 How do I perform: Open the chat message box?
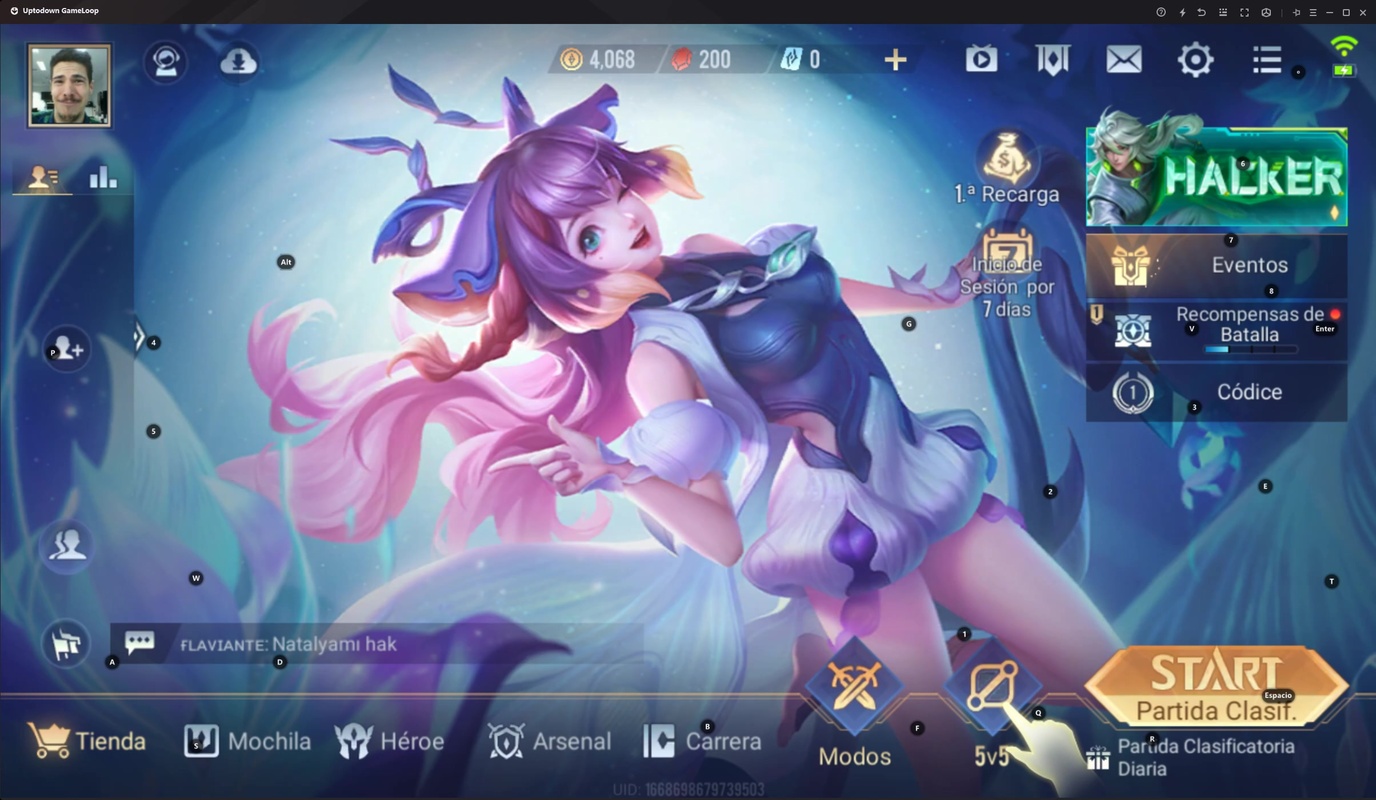[x=380, y=644]
